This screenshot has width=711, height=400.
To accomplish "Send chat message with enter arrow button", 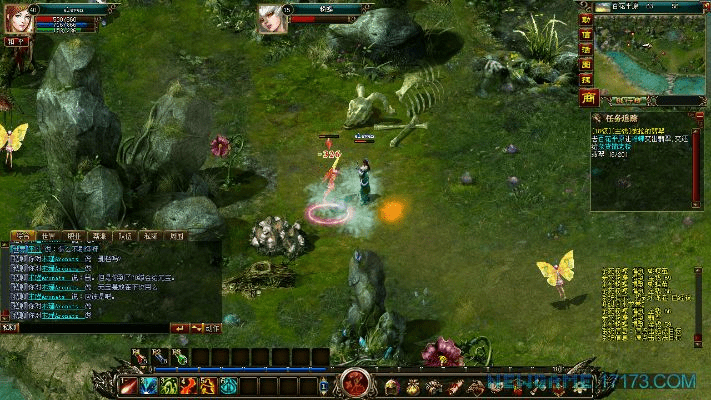I will click(x=180, y=328).
